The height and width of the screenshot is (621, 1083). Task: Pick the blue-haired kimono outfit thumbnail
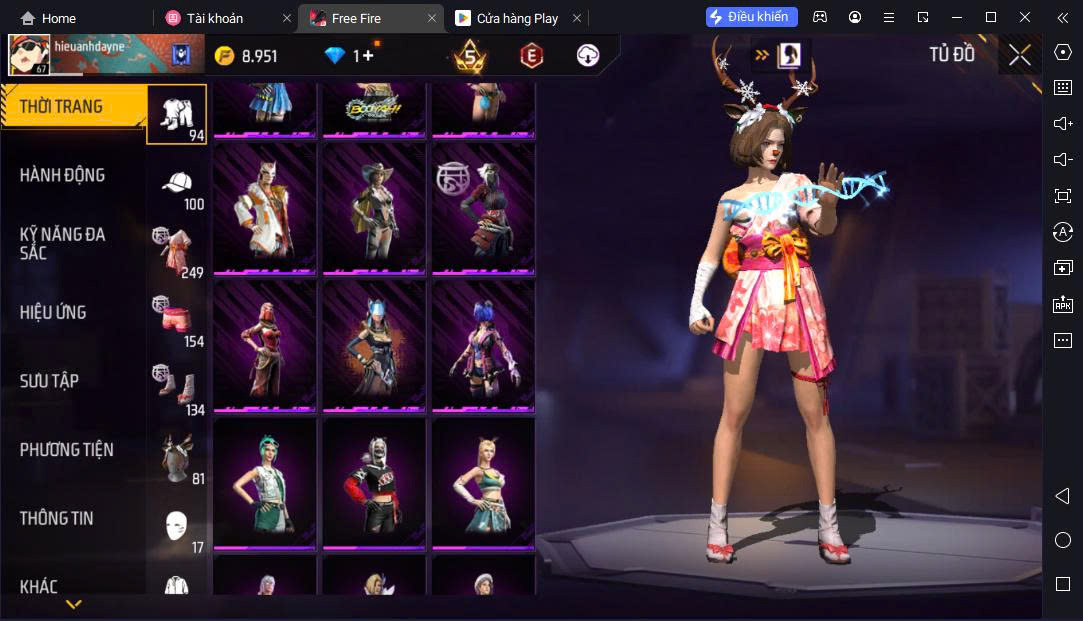(484, 345)
